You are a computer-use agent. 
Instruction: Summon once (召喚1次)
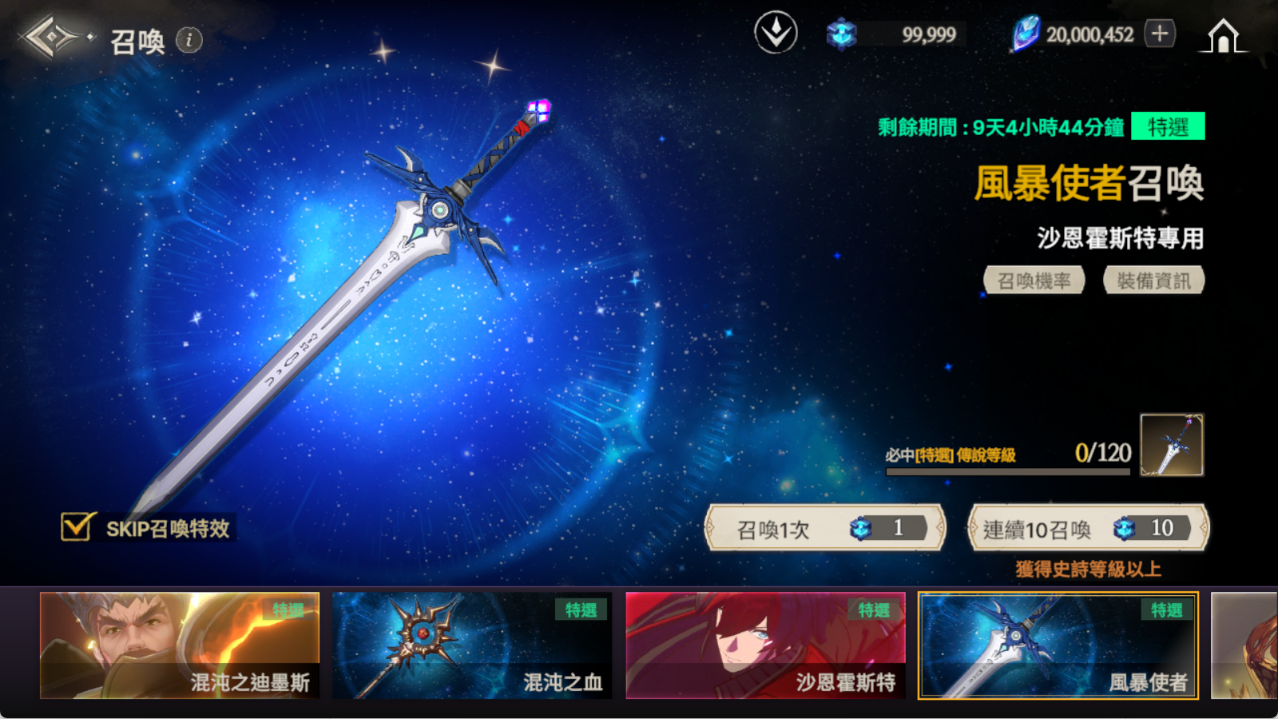click(x=825, y=528)
